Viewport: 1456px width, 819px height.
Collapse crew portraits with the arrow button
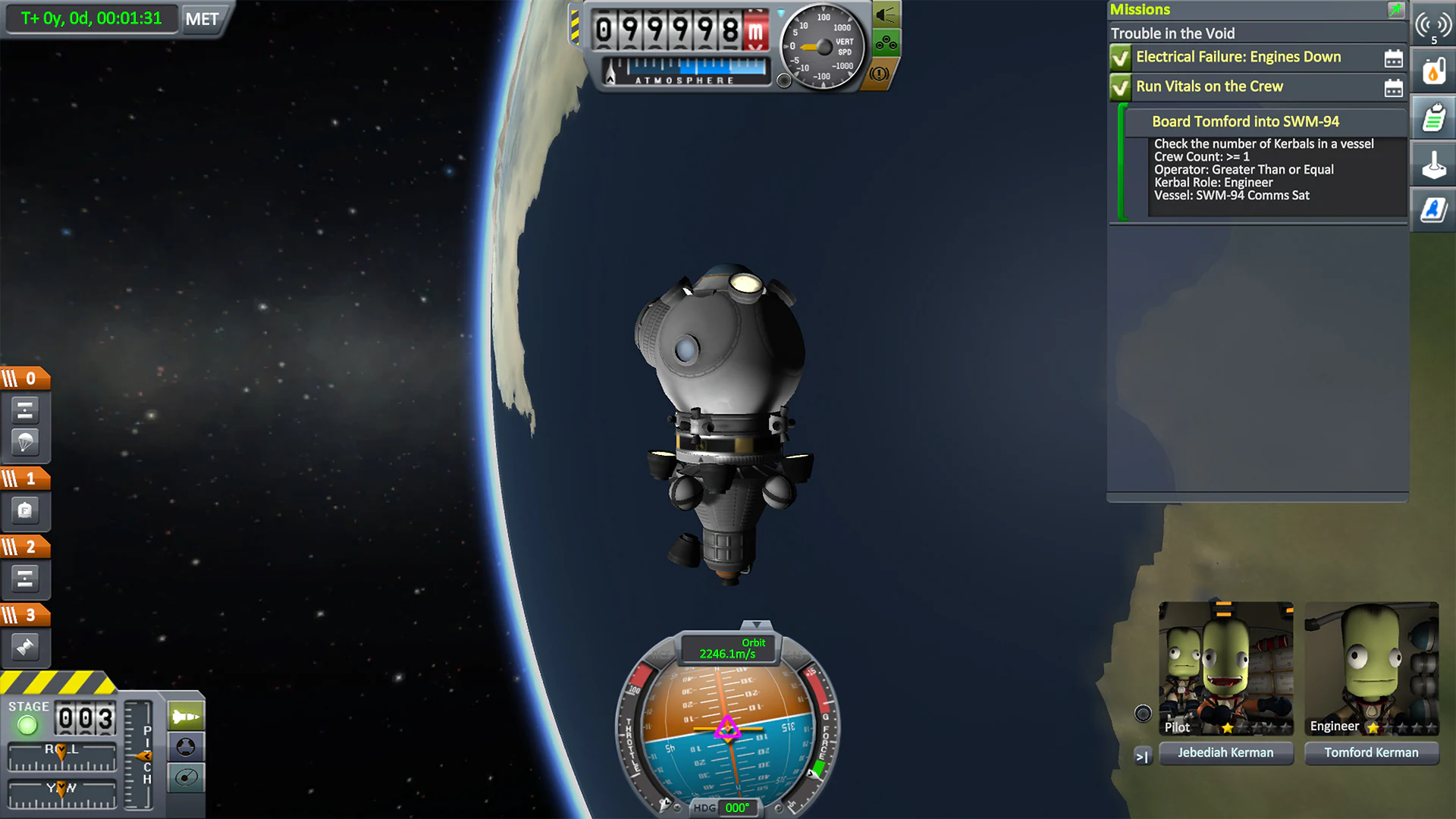[1142, 756]
